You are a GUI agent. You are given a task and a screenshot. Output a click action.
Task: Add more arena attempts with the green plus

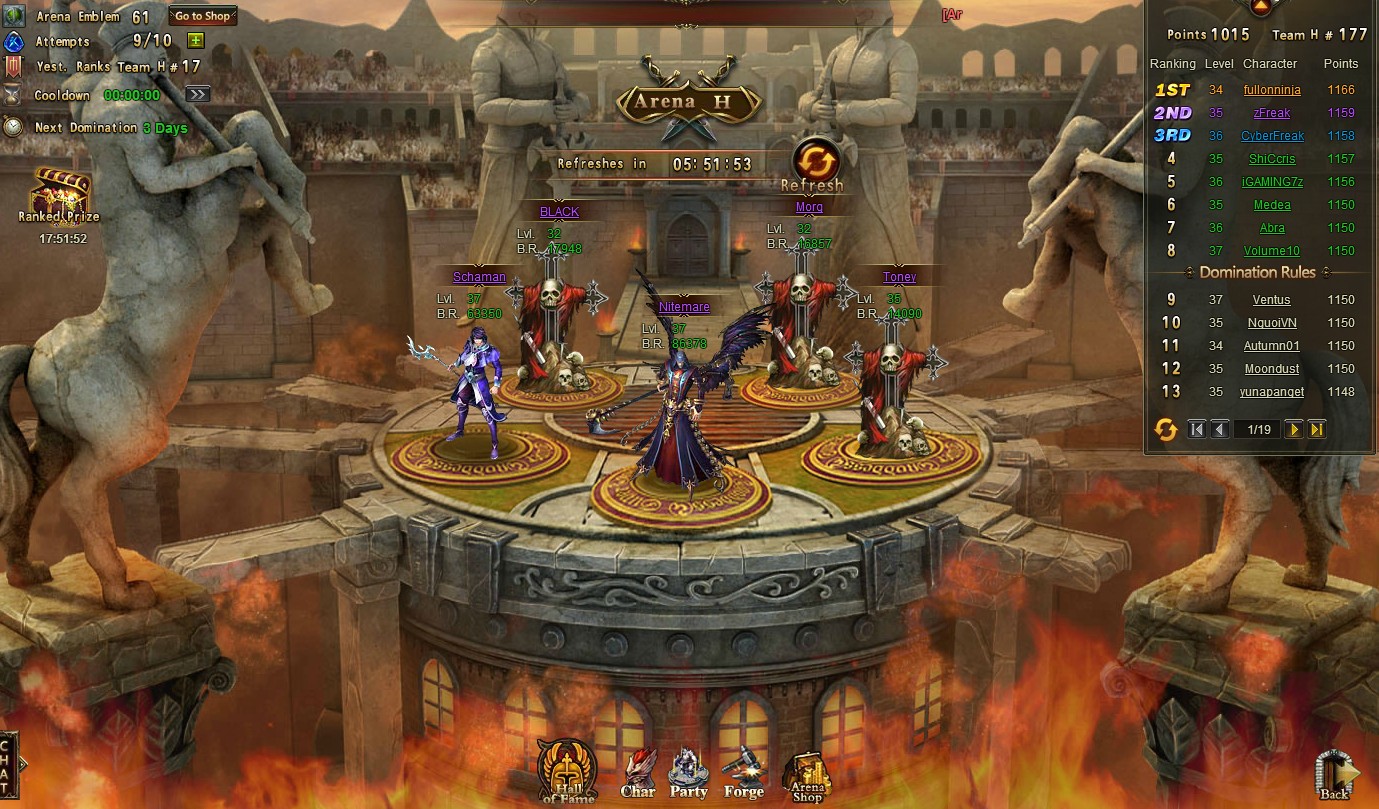click(x=196, y=41)
